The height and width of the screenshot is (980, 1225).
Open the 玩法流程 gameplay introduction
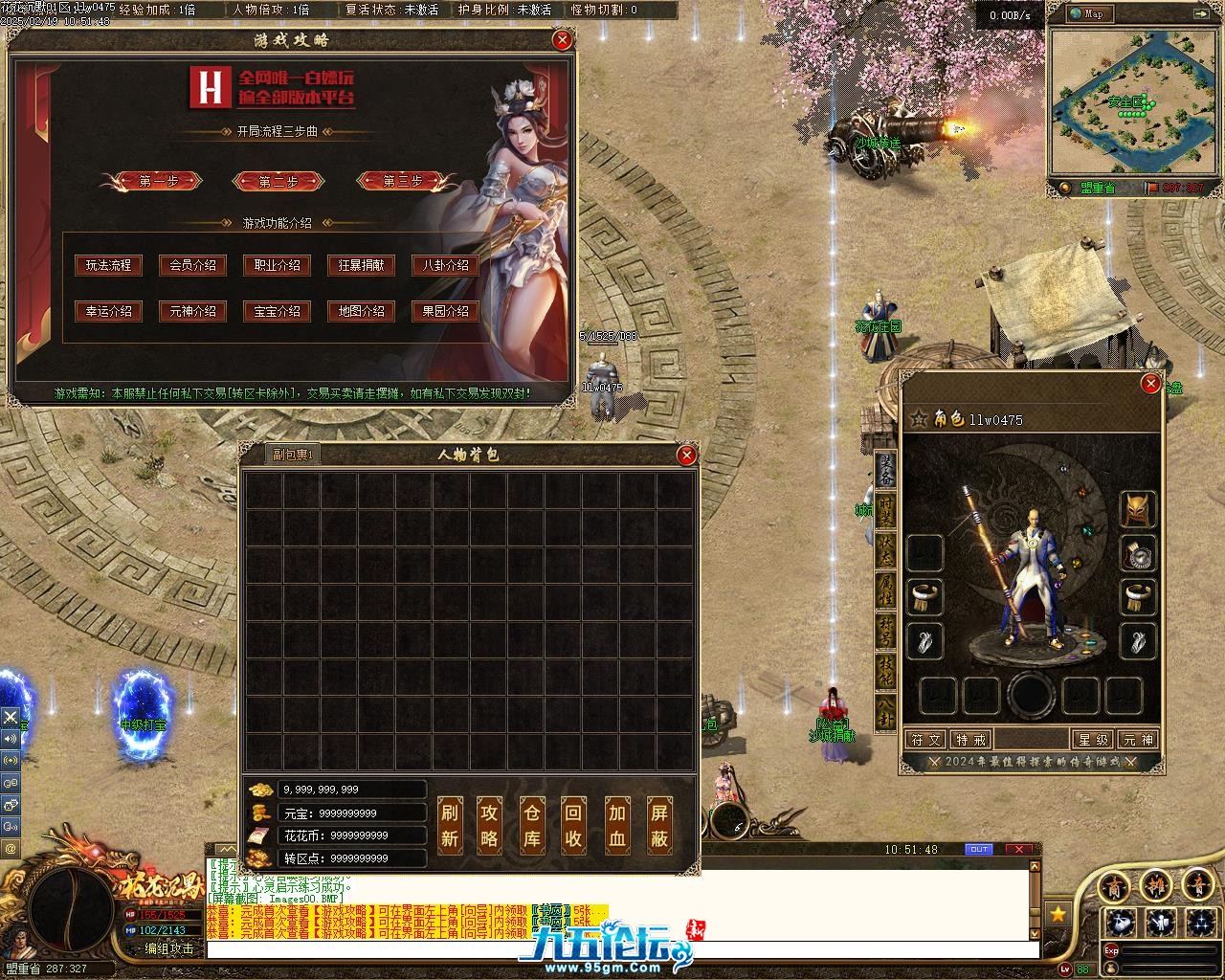point(108,265)
